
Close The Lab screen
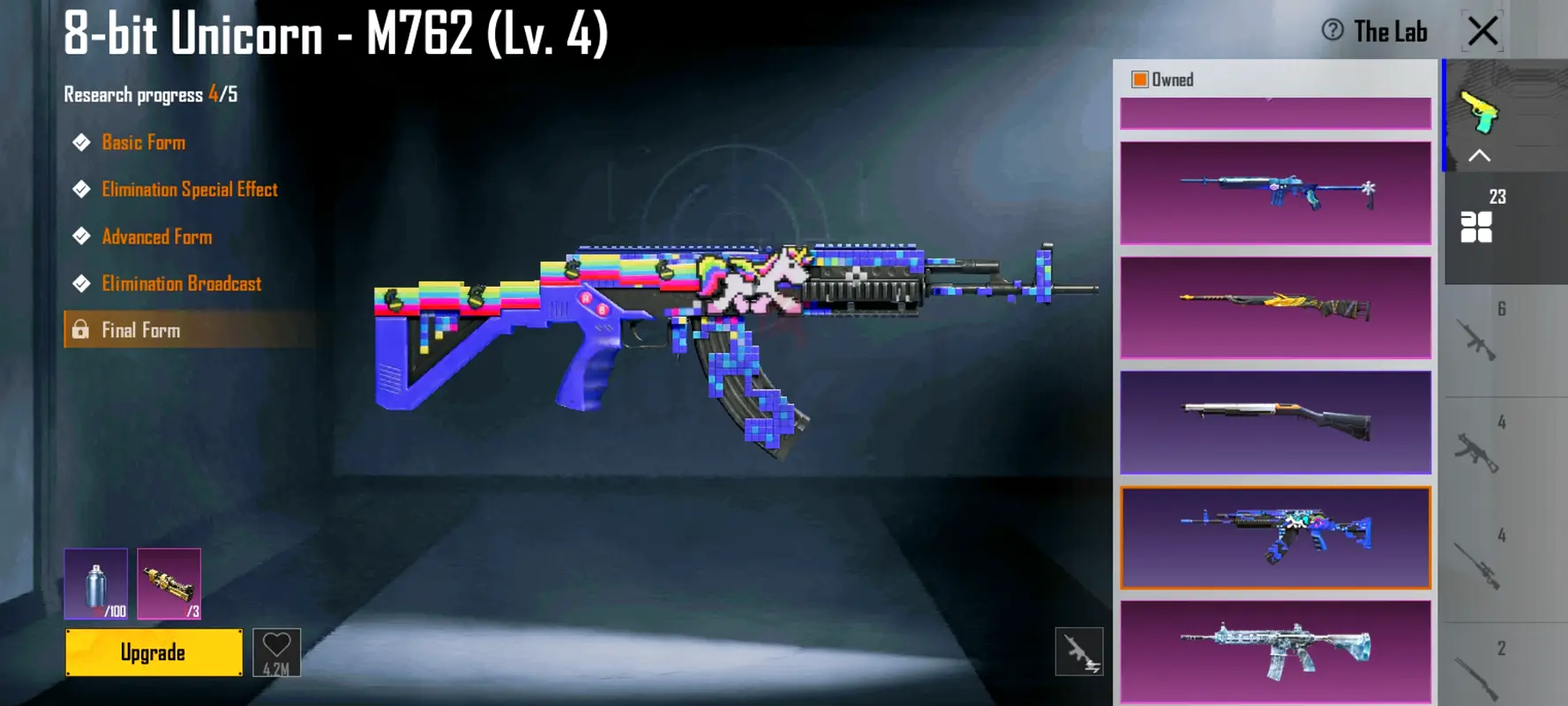(x=1482, y=31)
